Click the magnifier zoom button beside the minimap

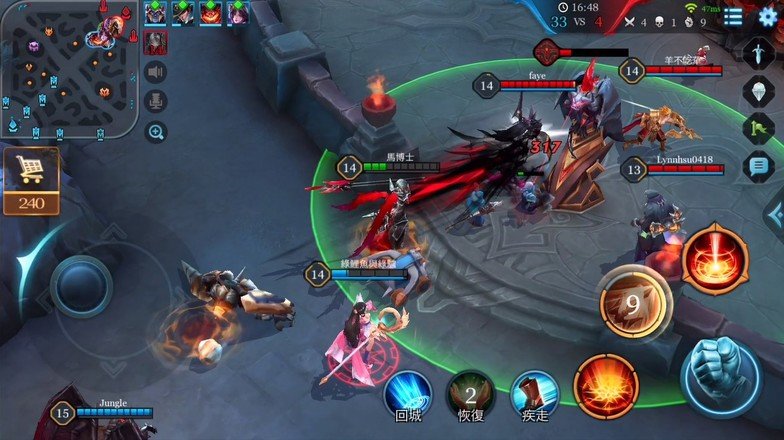pyautogui.click(x=156, y=131)
